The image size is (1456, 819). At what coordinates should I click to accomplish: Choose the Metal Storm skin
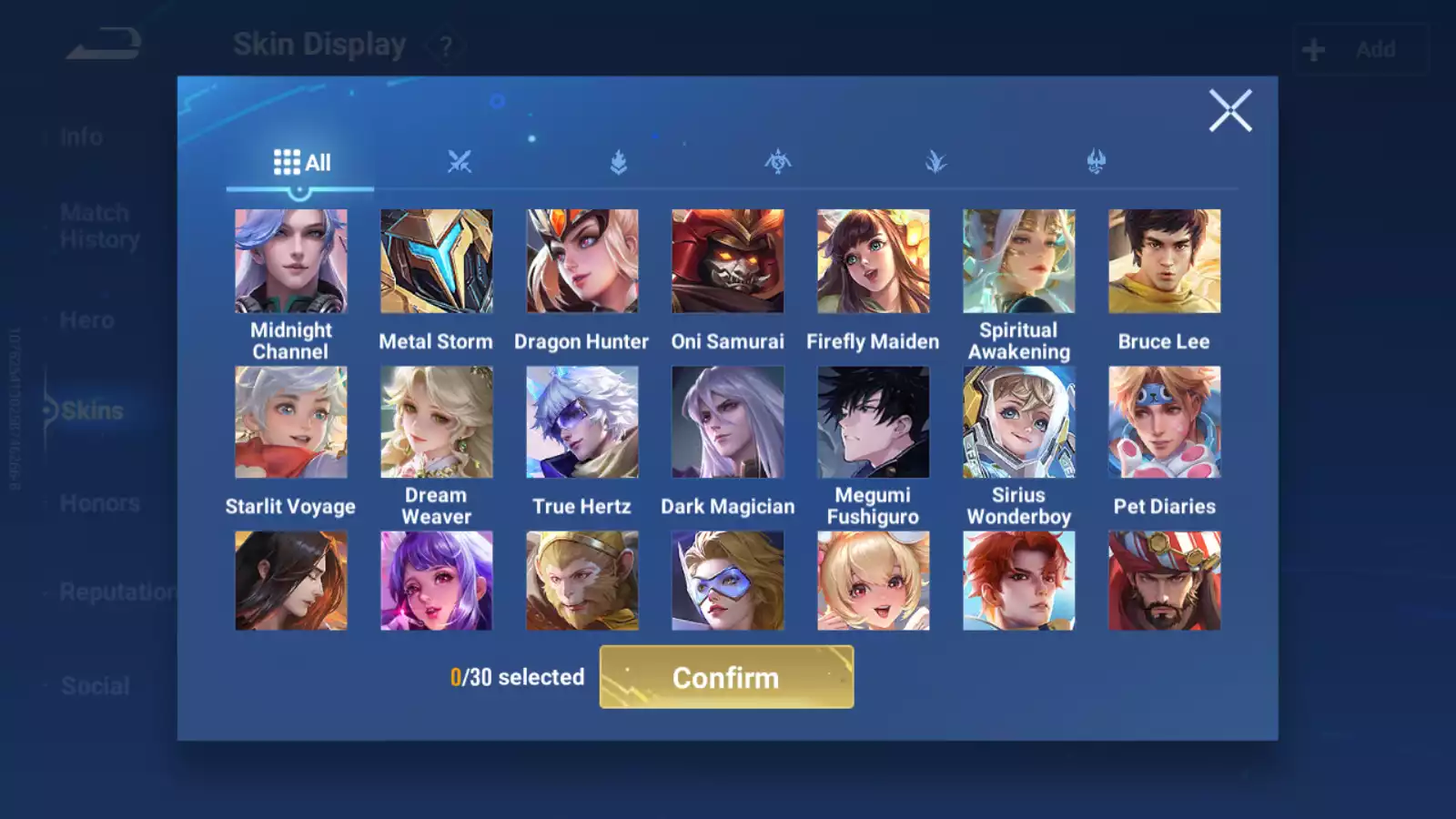437,261
